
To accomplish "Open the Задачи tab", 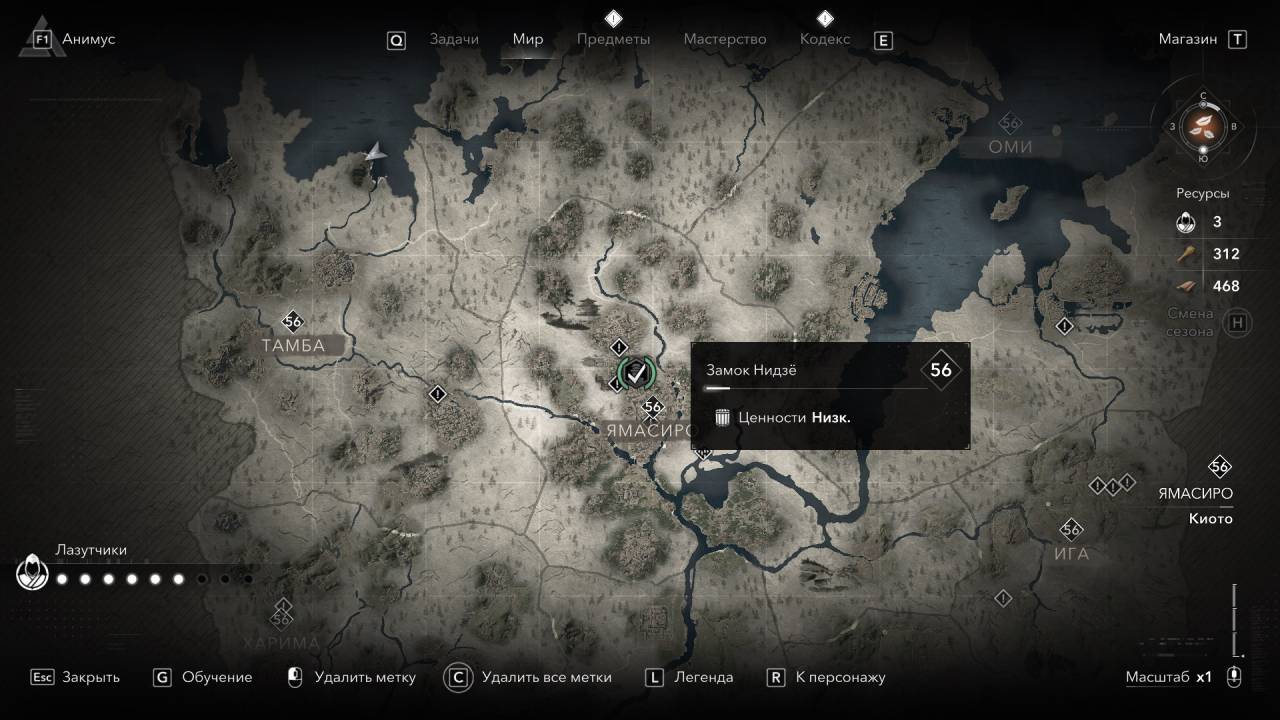I will pos(453,39).
